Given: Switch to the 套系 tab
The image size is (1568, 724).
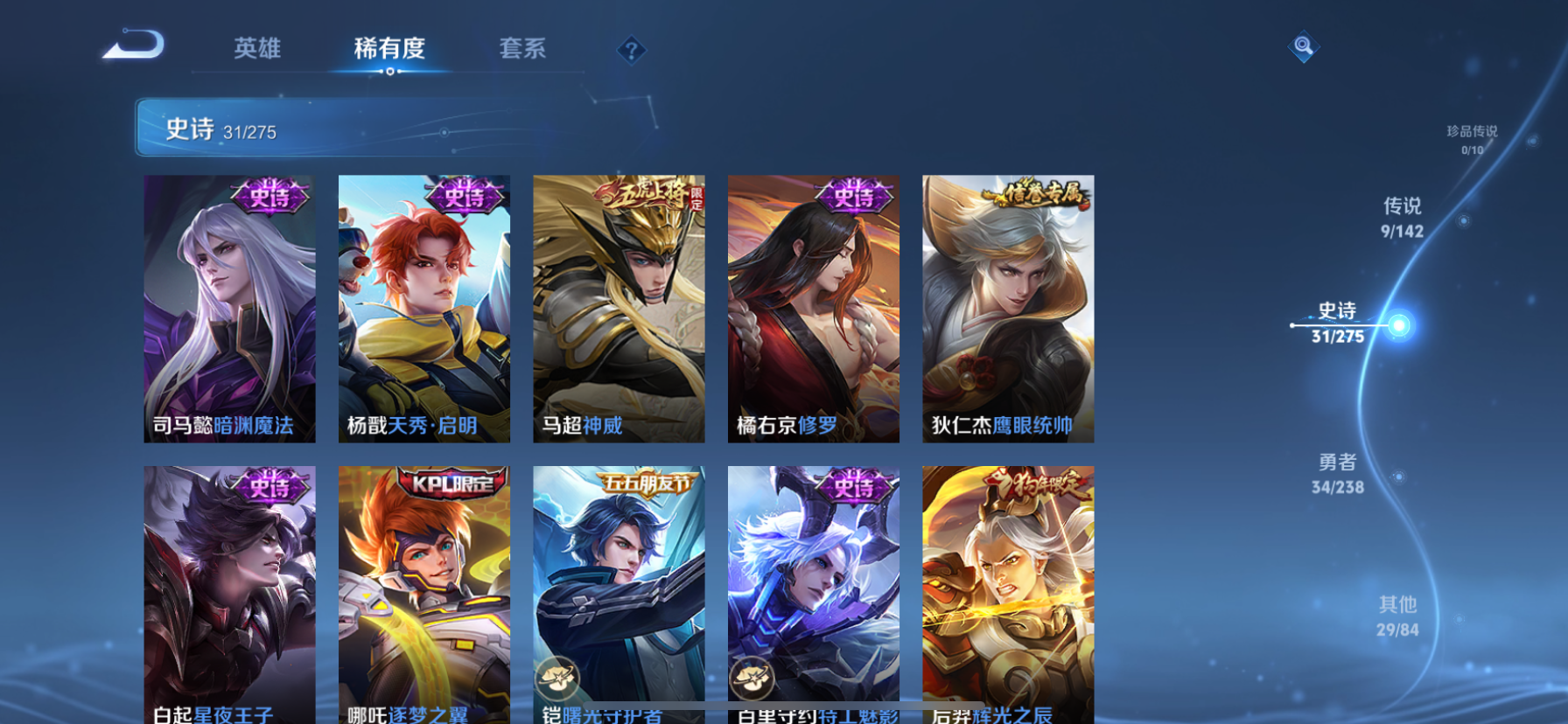Looking at the screenshot, I should click(523, 50).
